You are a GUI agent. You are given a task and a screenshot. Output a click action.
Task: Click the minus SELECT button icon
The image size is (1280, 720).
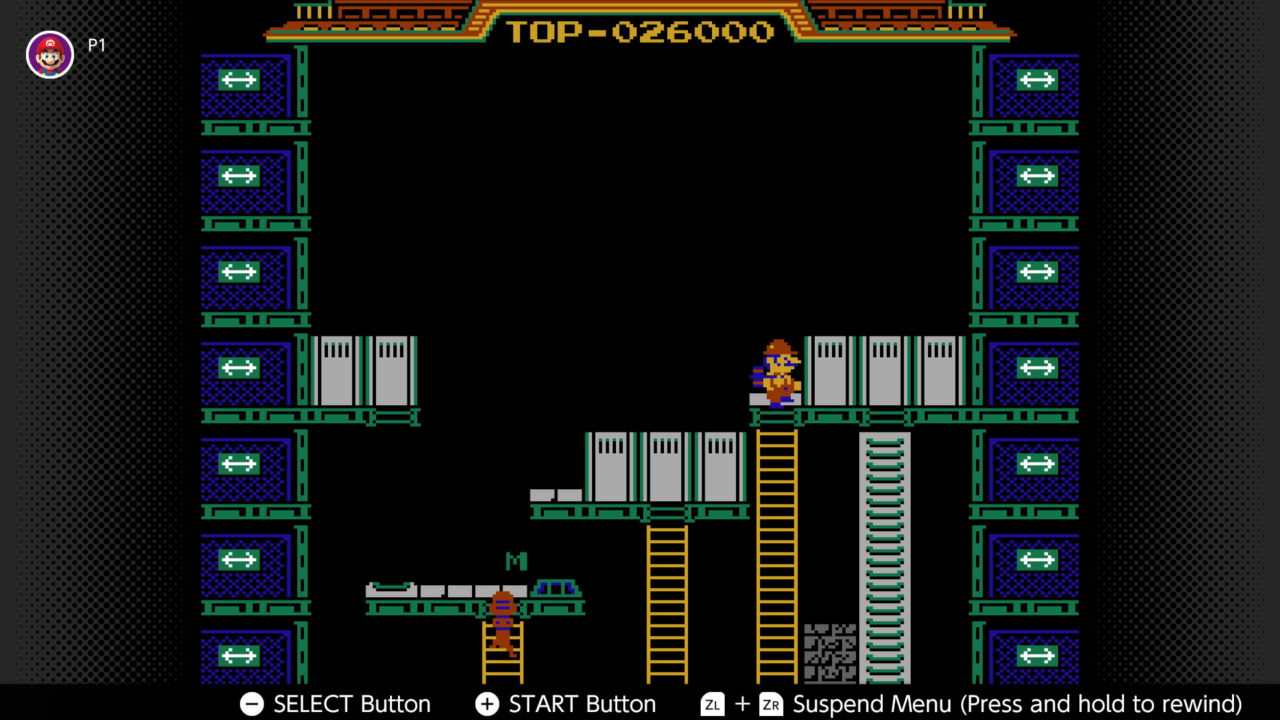(x=250, y=704)
